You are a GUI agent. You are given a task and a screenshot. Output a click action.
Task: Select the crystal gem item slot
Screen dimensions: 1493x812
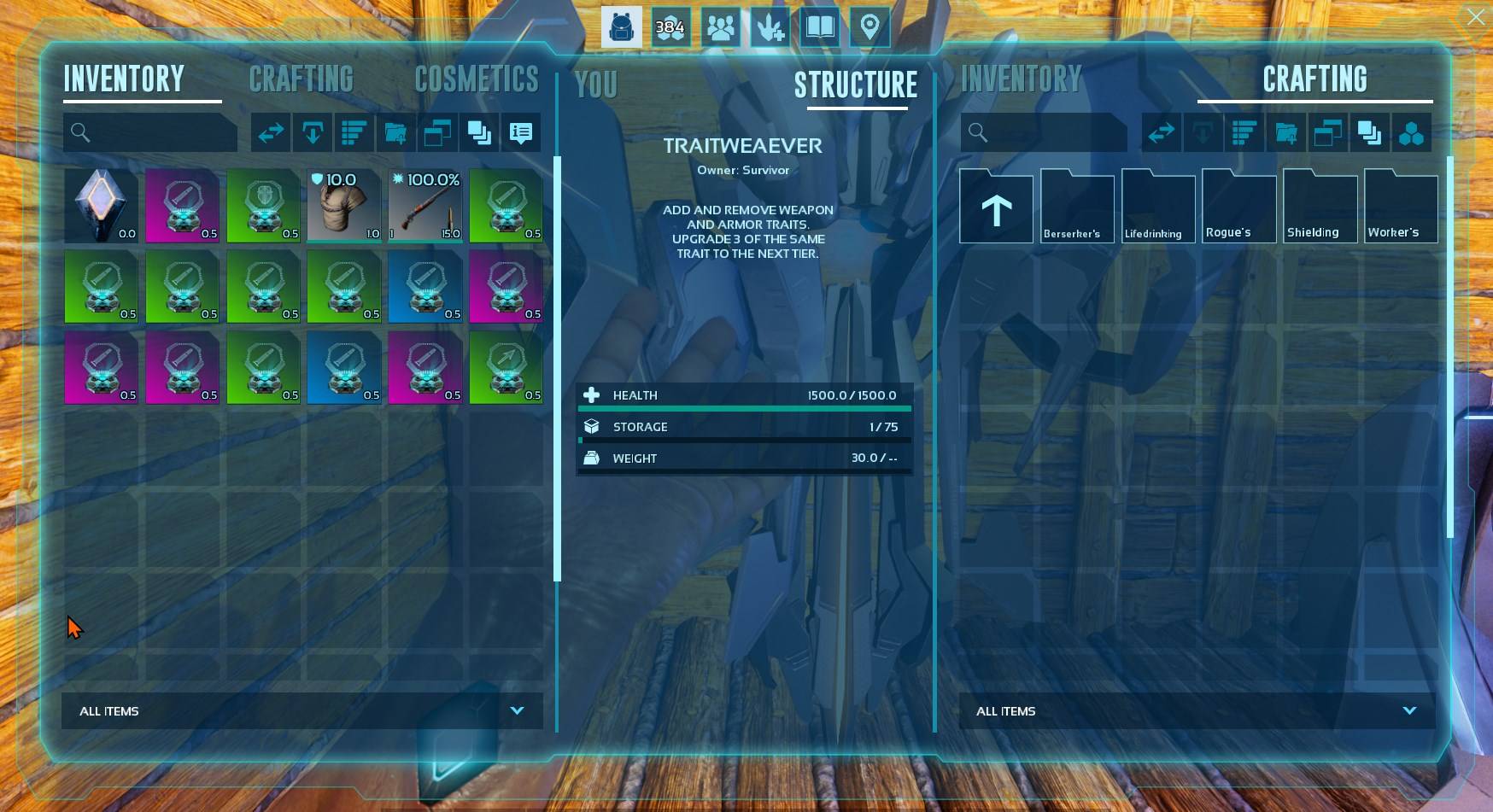102,206
